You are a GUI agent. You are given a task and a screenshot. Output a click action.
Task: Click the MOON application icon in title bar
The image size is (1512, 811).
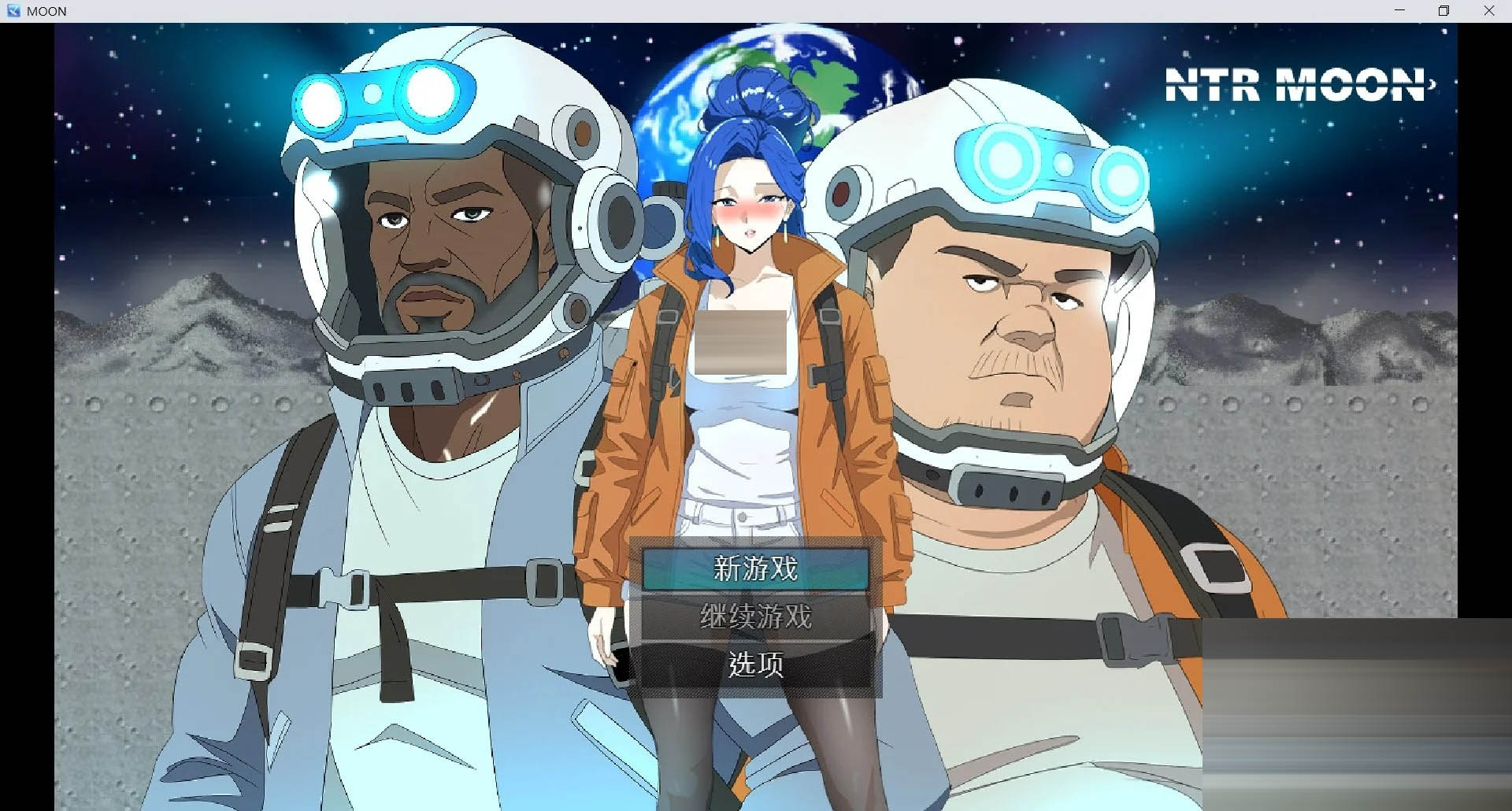point(13,10)
